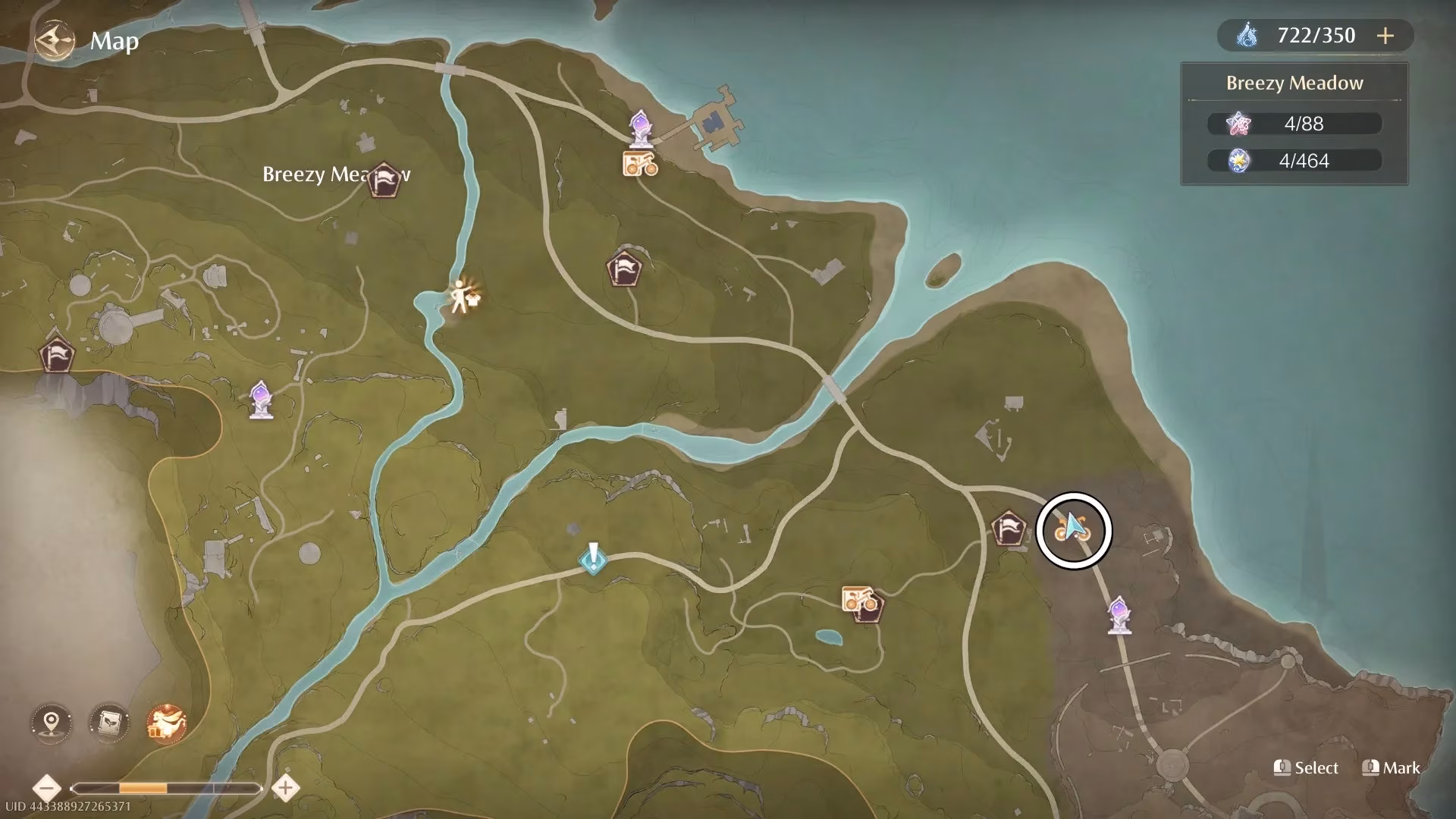The image size is (1456, 819).
Task: Click the glowing flying-creature gift event icon
Action: (x=167, y=723)
